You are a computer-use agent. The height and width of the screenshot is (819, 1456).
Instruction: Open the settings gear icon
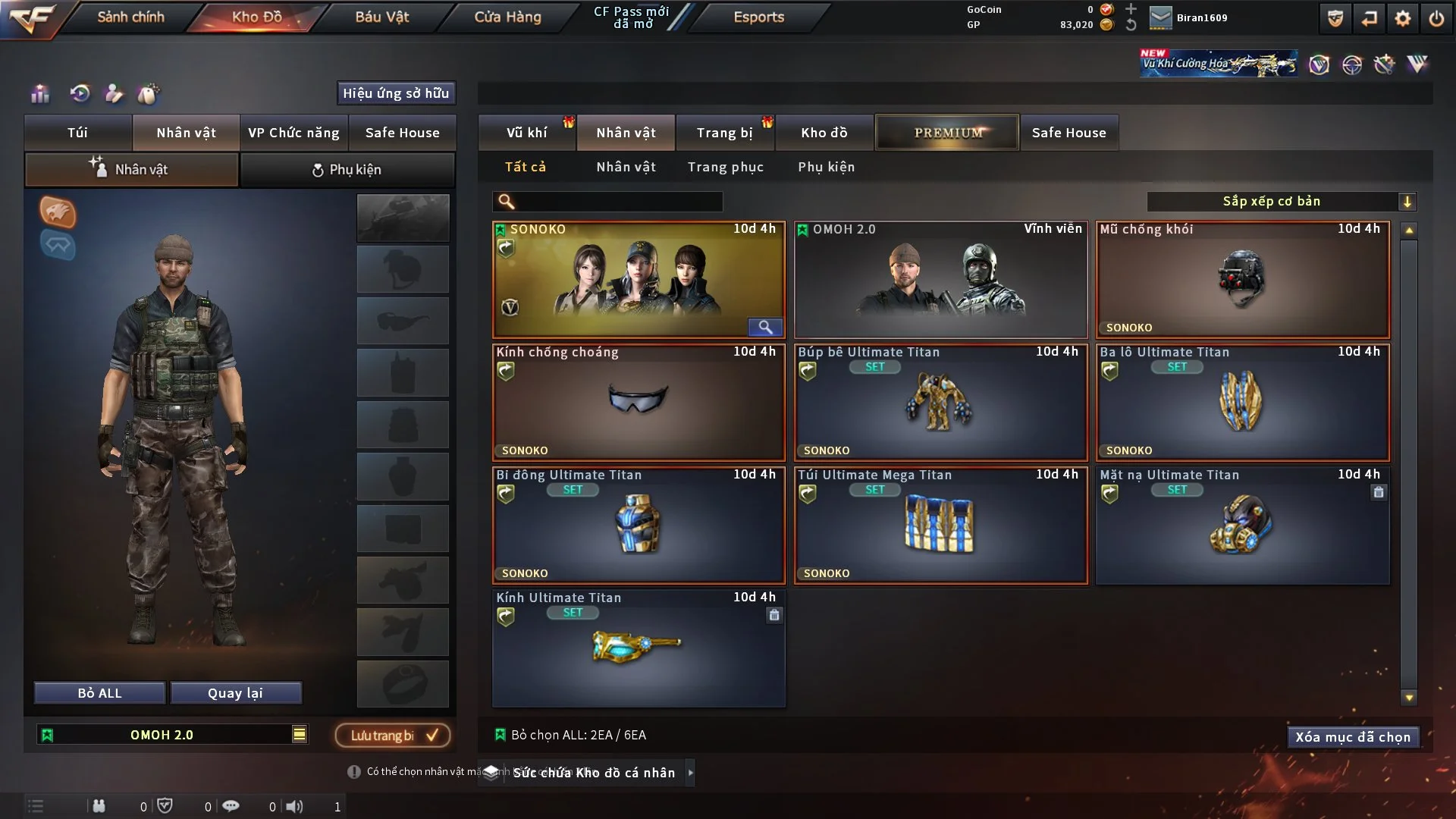1404,18
